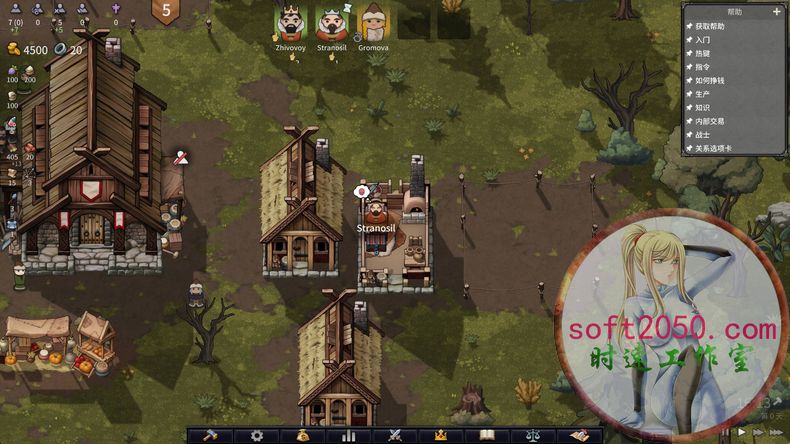This screenshot has width=790, height=444.
Task: Show the bar chart statistics panel
Action: click(349, 436)
